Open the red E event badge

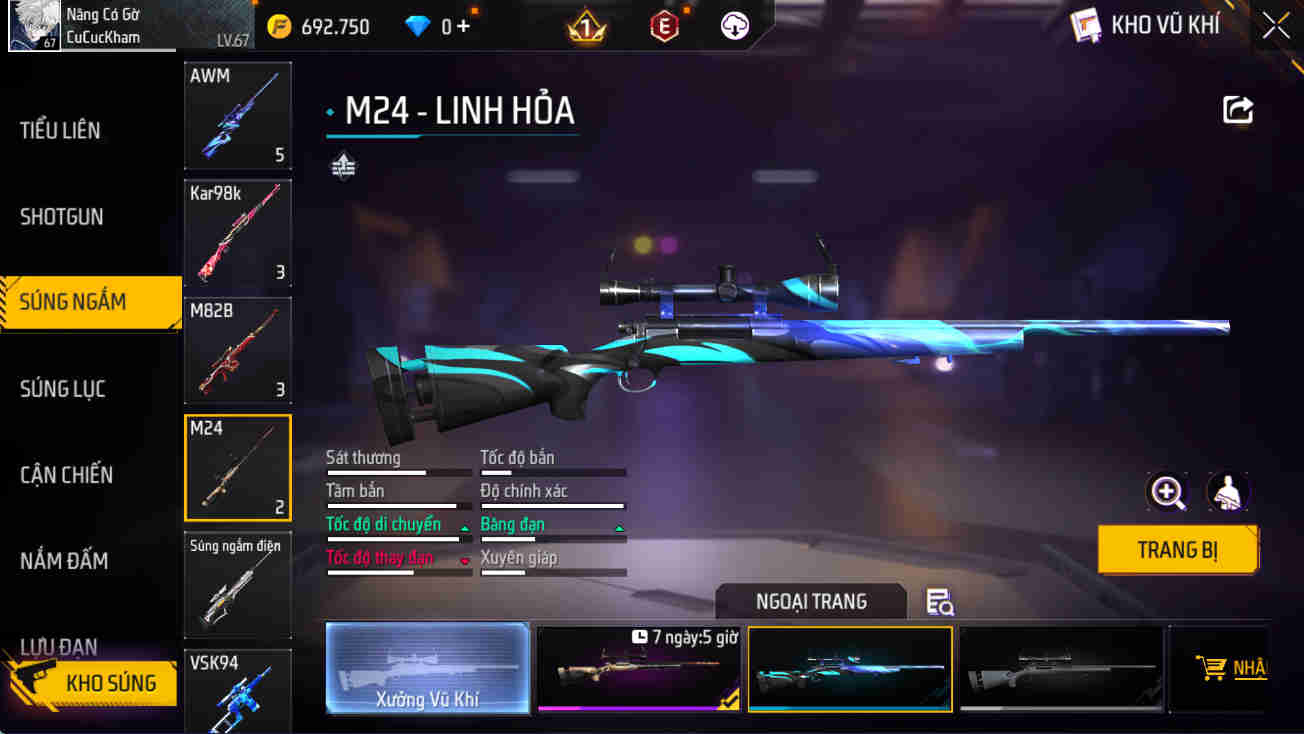[x=664, y=27]
